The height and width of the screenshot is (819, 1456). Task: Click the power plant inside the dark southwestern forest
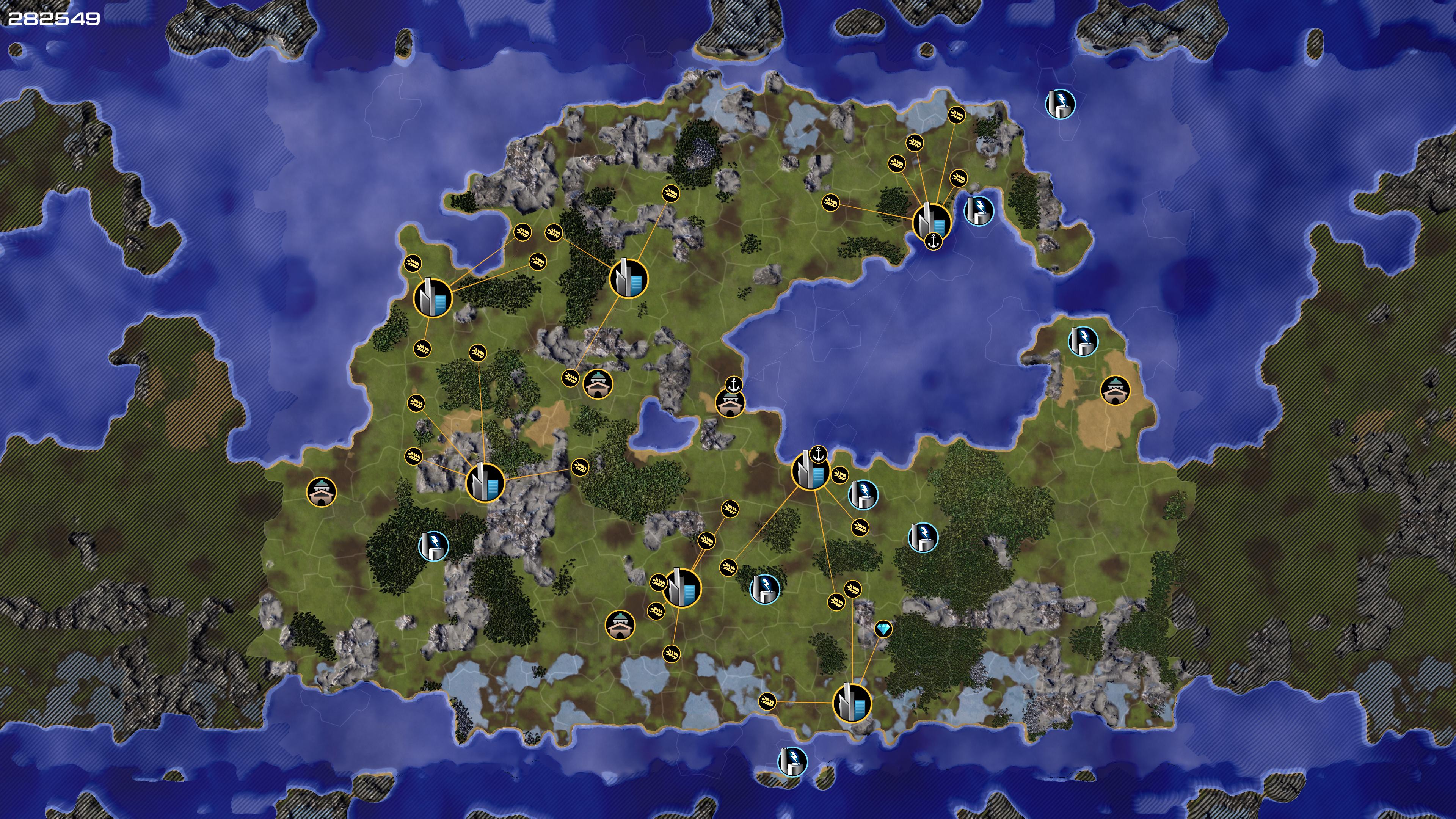[x=433, y=546]
